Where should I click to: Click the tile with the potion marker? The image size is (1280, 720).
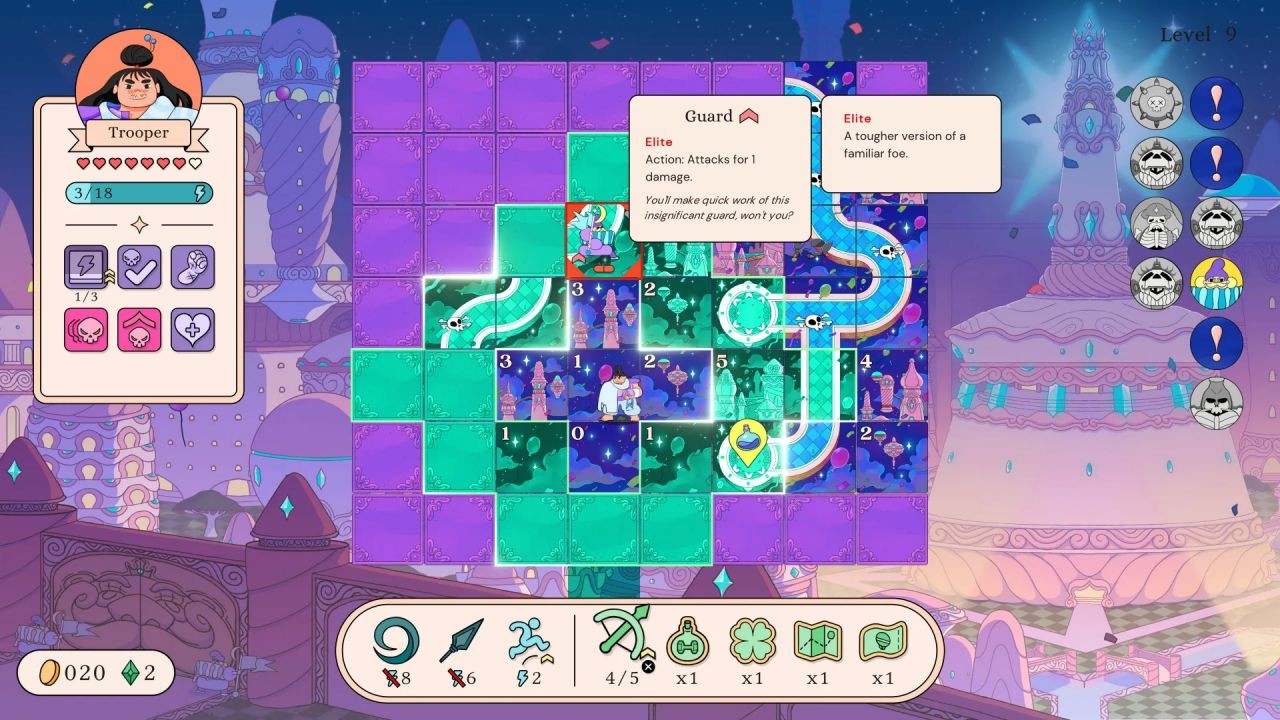(x=747, y=457)
